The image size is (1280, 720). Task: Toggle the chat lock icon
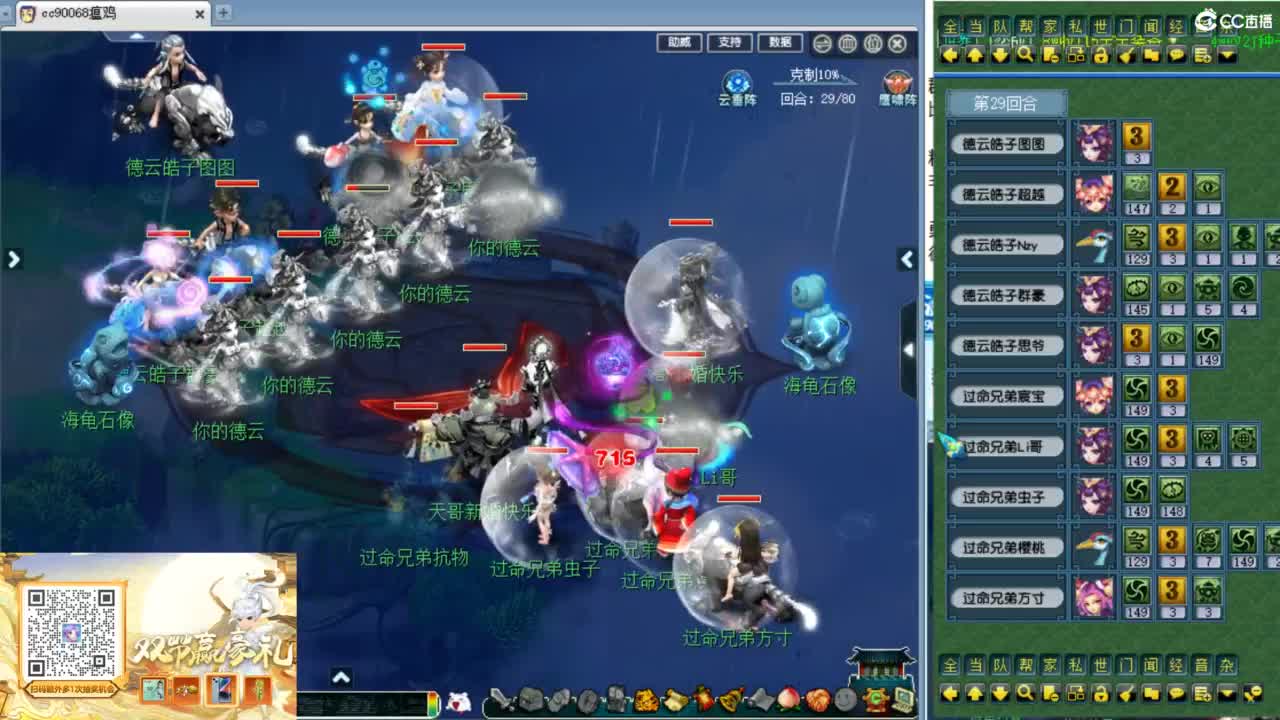(1101, 55)
